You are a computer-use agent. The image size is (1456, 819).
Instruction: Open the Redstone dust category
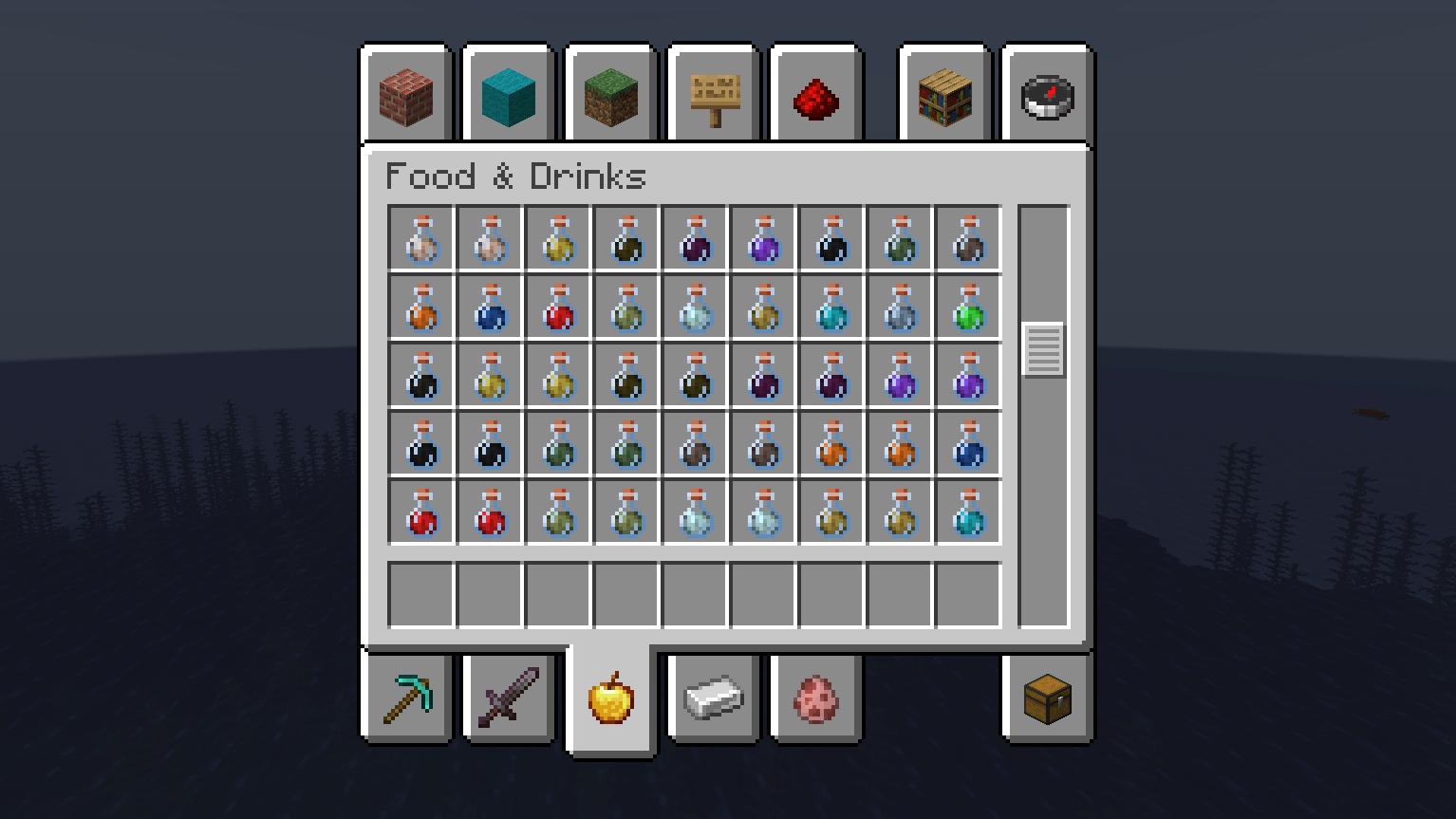click(815, 94)
